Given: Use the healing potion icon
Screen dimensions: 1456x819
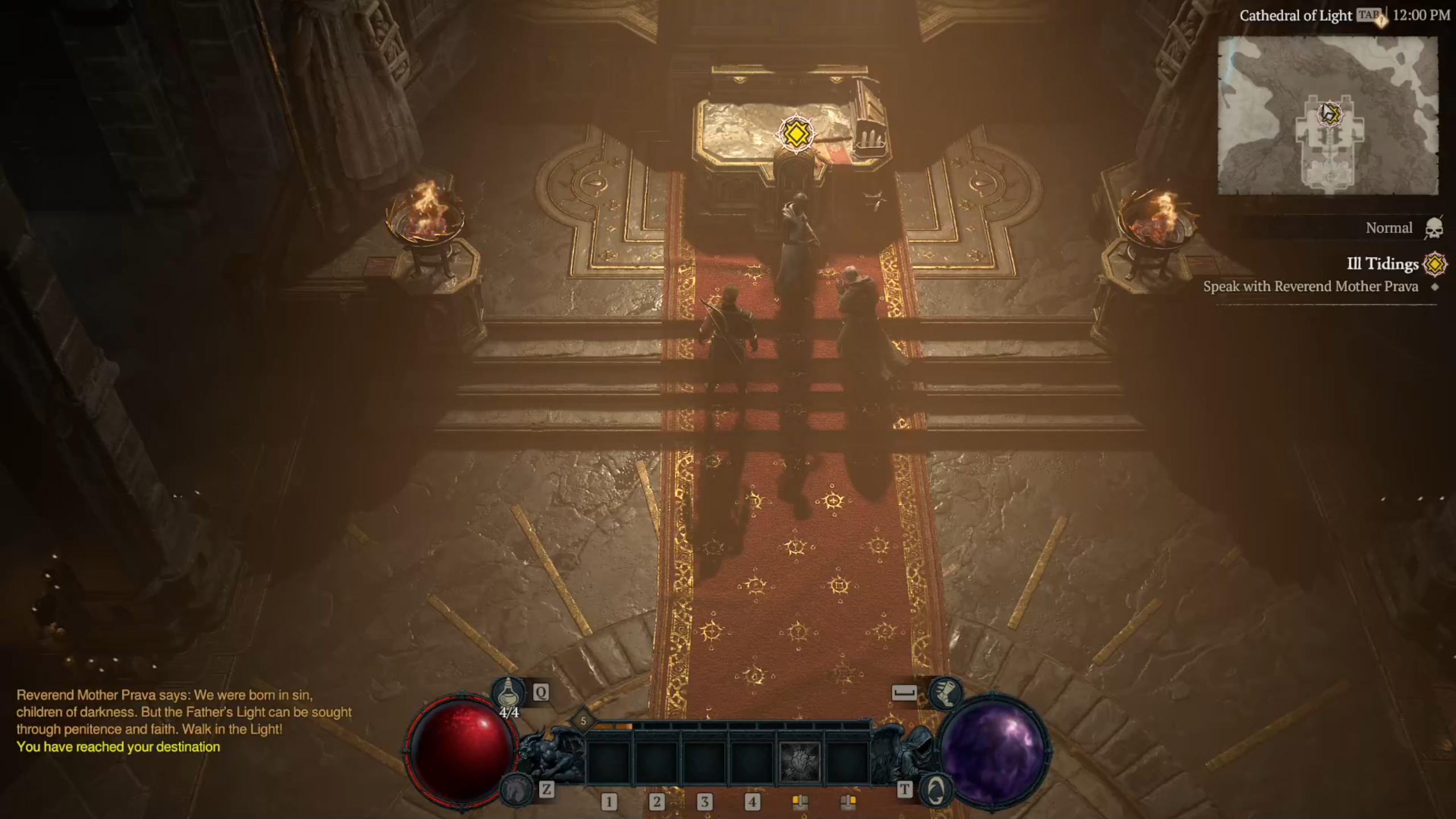Looking at the screenshot, I should [x=507, y=693].
